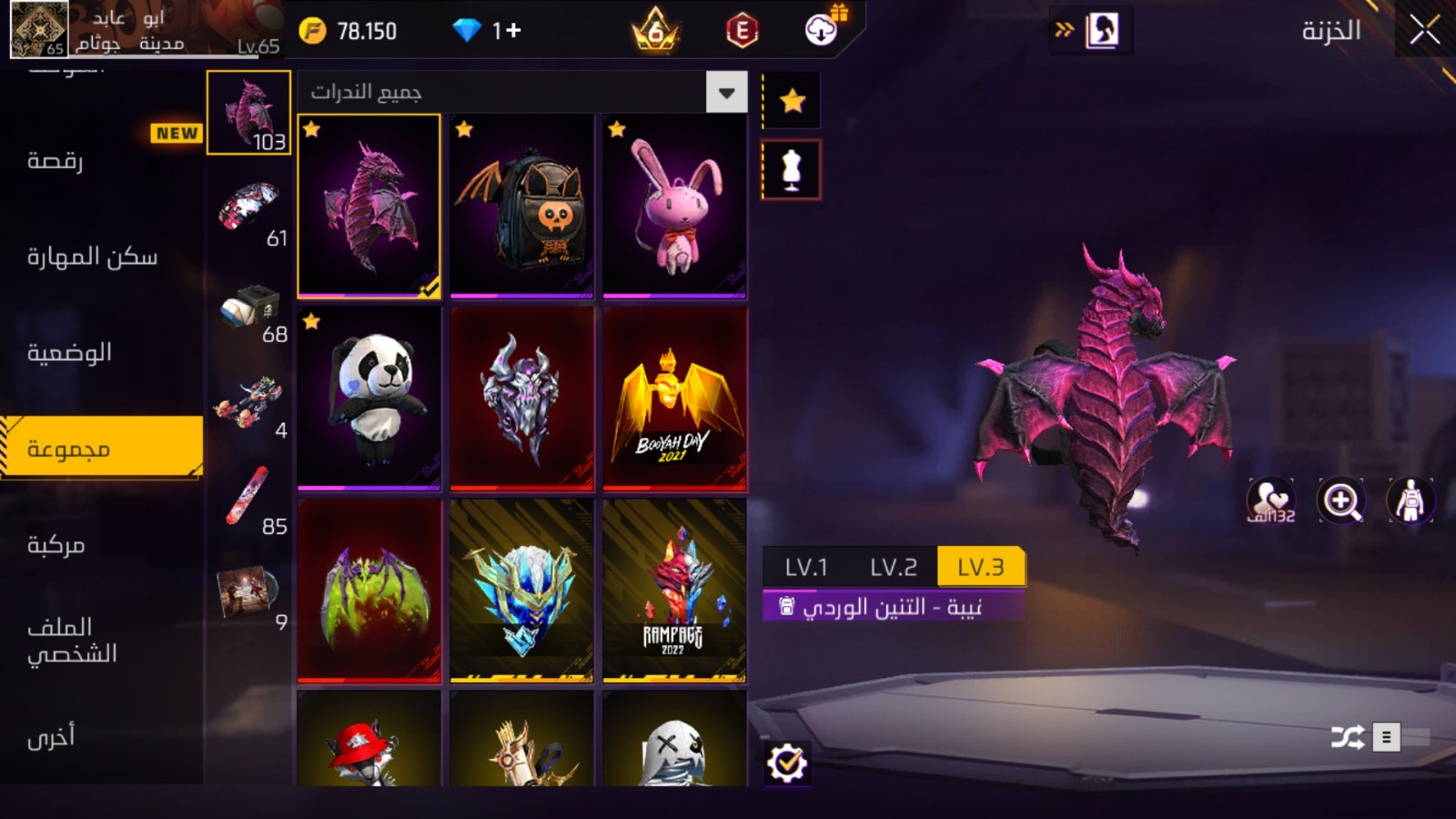
Task: Close the vault screen
Action: pyautogui.click(x=1424, y=31)
